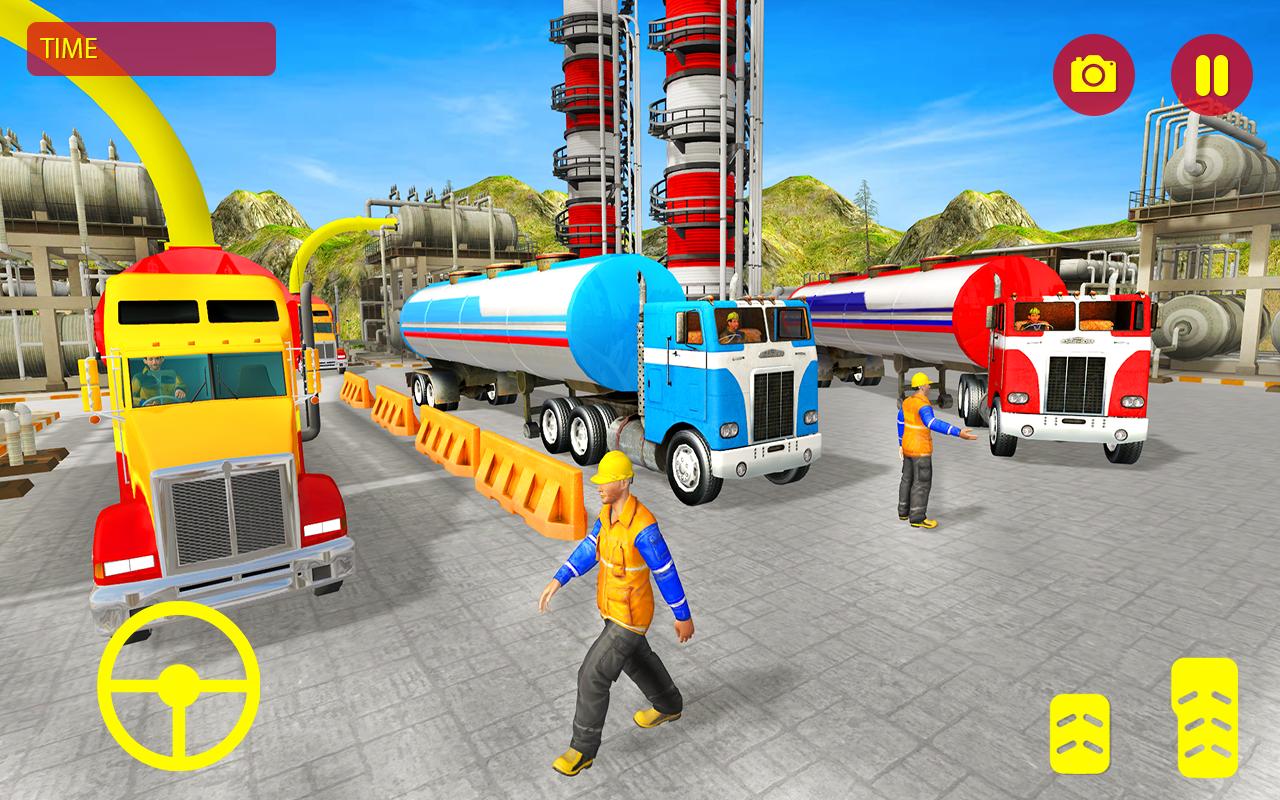Pause the game using the pause icon
The image size is (1280, 800).
[x=1212, y=71]
